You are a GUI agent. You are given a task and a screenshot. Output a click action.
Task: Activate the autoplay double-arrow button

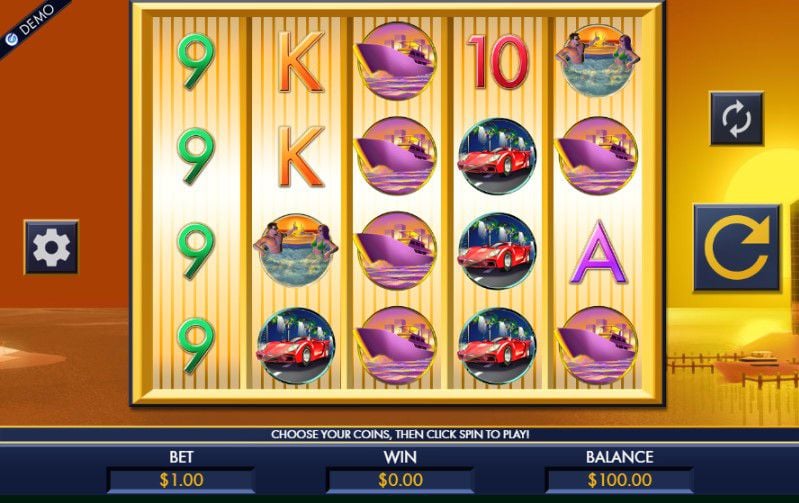(736, 119)
